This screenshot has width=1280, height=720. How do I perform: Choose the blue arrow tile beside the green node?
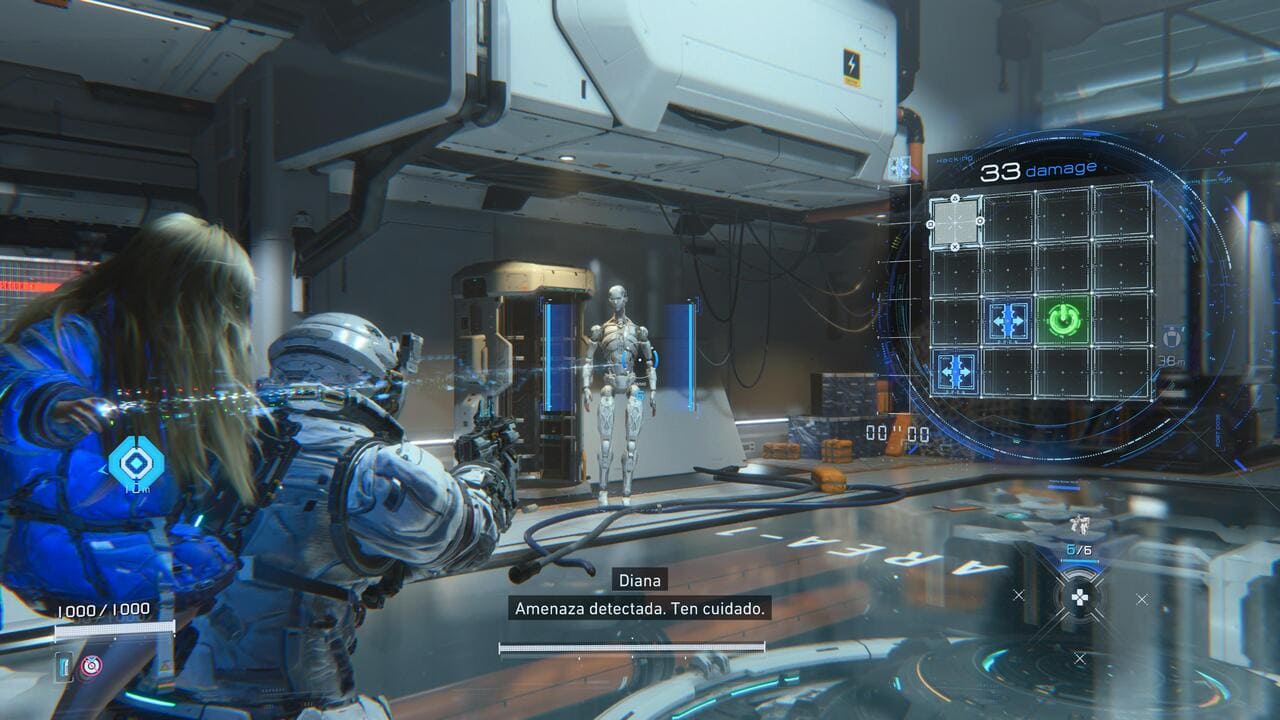pyautogui.click(x=1008, y=320)
